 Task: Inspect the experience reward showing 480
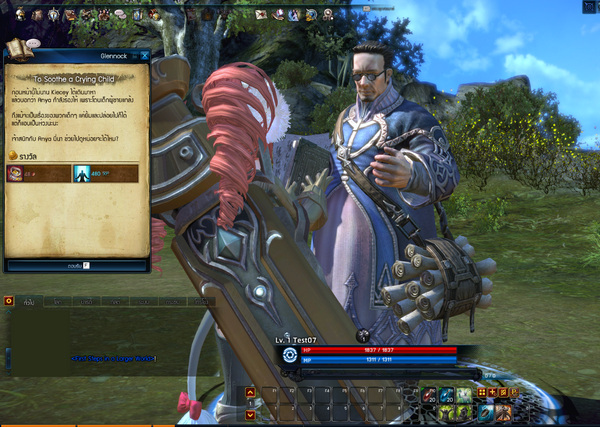pyautogui.click(x=82, y=174)
